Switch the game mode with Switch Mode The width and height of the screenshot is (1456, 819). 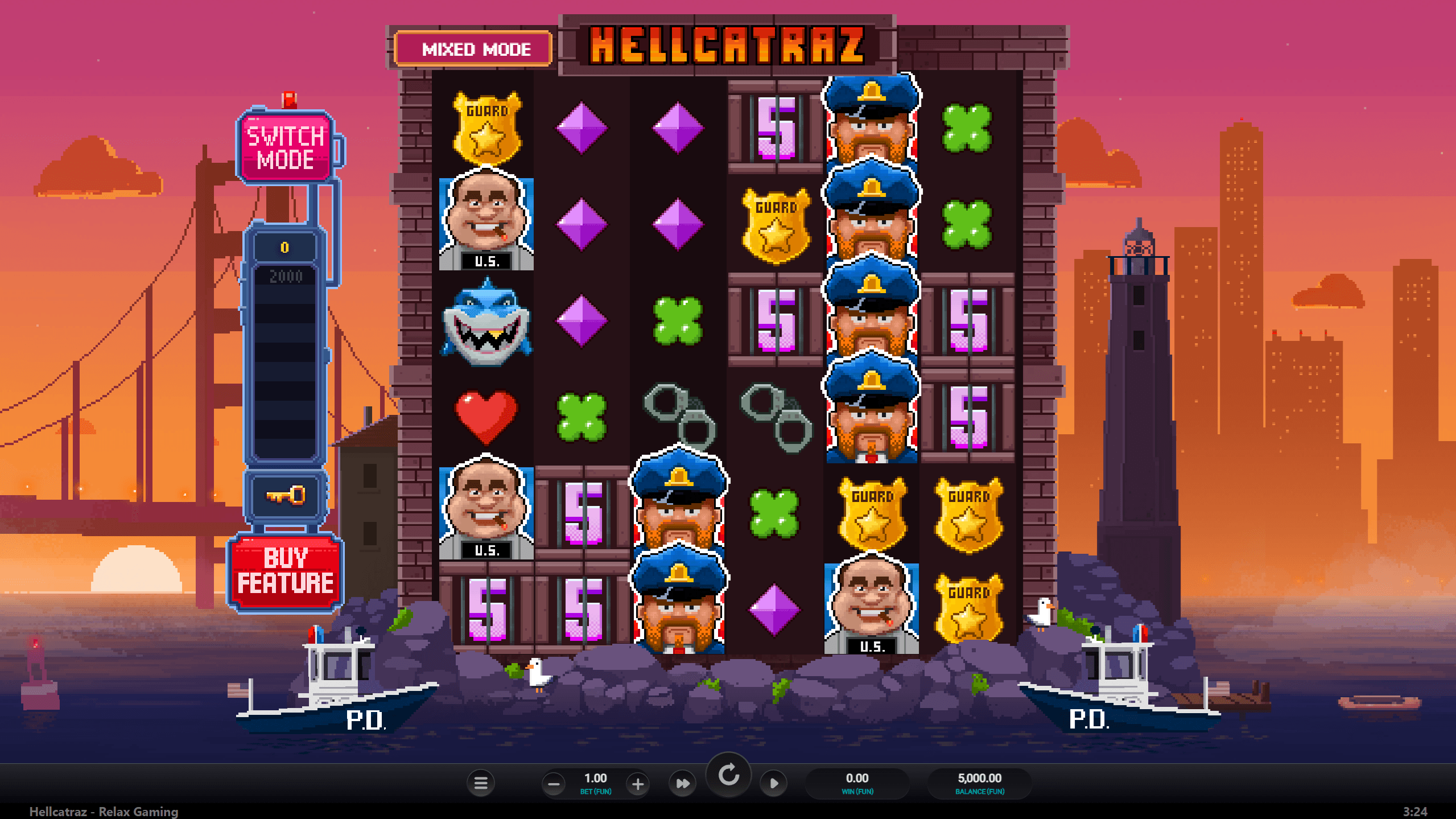tap(286, 147)
